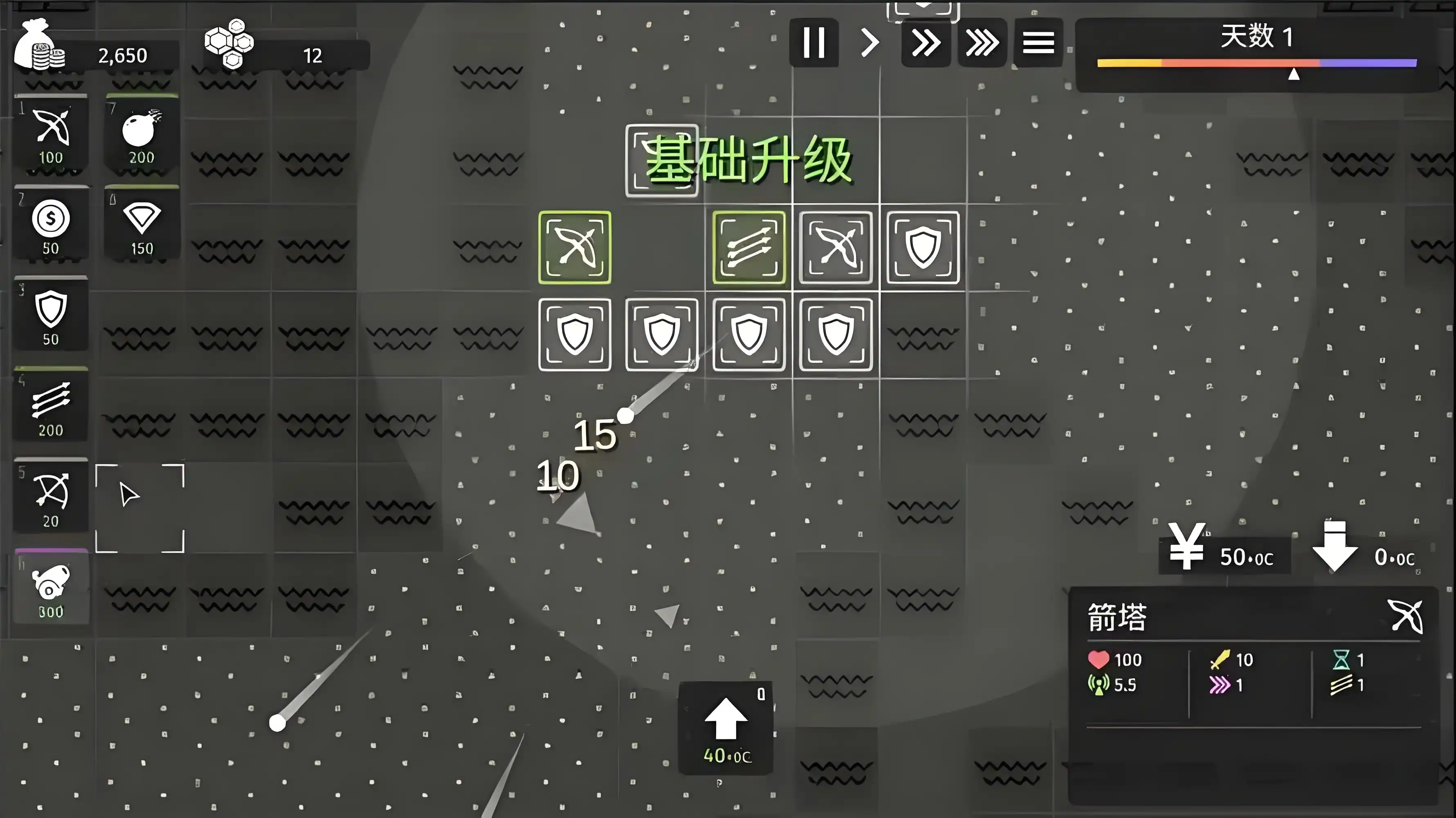Screen dimensions: 1456x818
Task: Select the 50-cost coin generator tower
Action: point(51,225)
